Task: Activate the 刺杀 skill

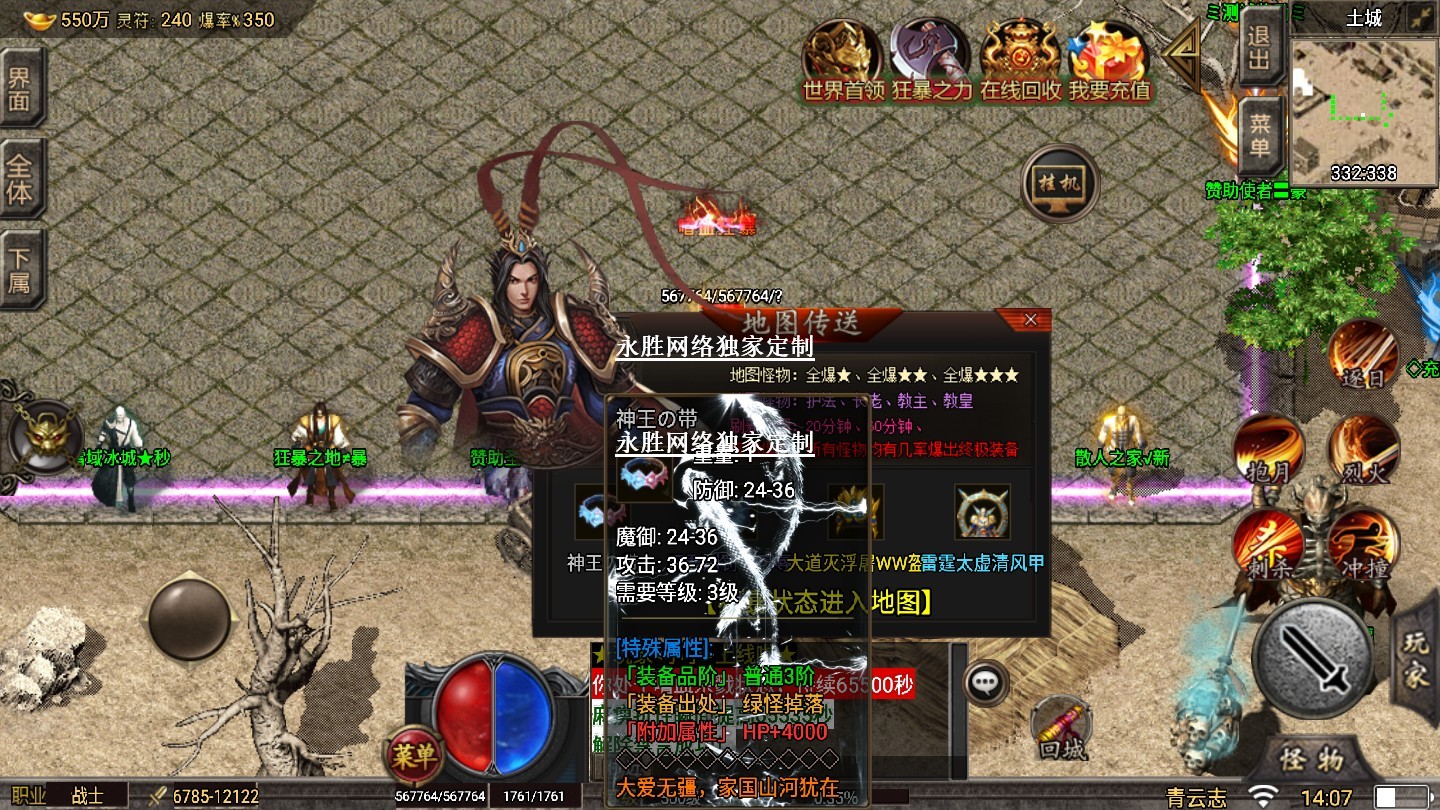Action: click(x=1269, y=545)
